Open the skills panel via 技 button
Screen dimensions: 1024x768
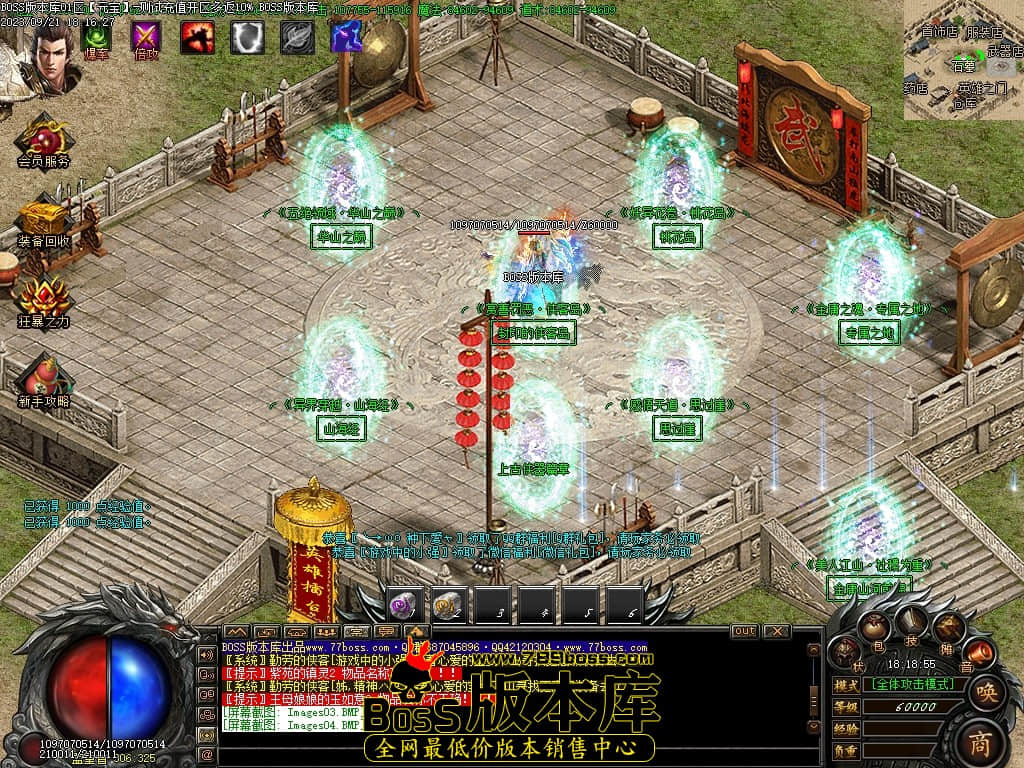911,627
